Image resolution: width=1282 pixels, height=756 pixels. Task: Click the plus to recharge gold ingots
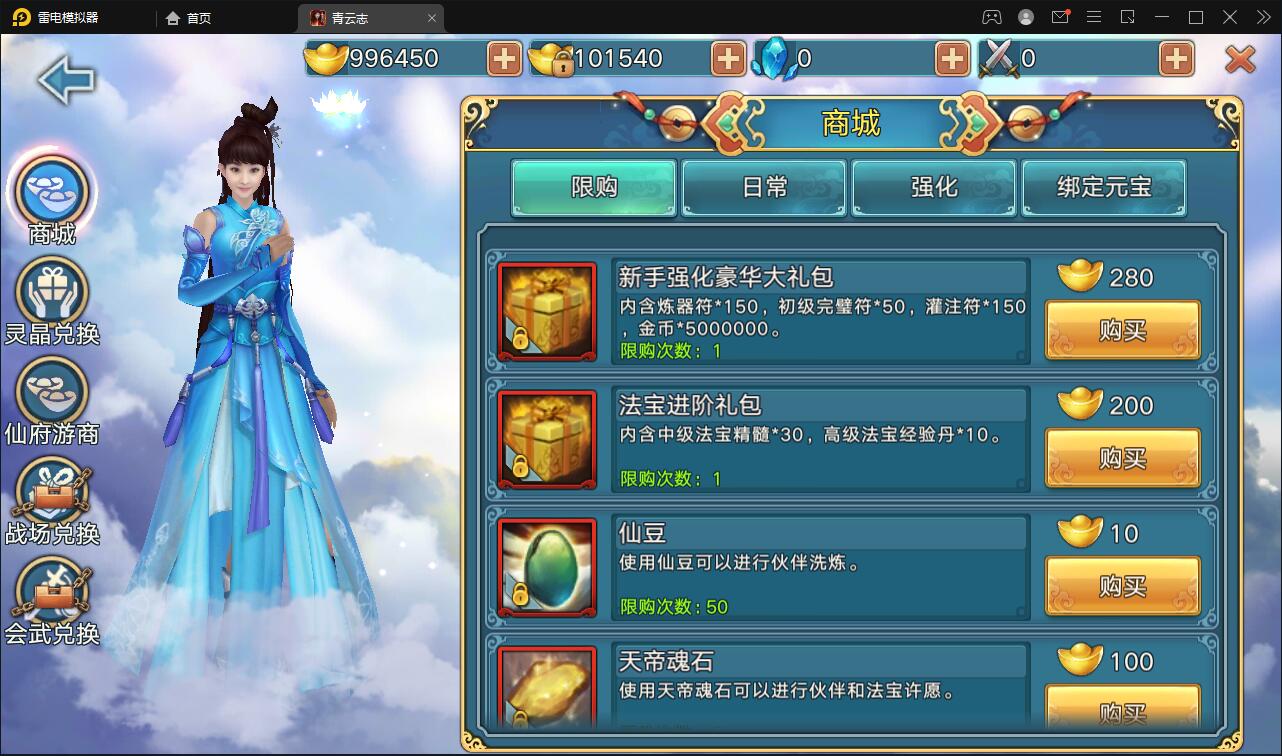click(505, 59)
